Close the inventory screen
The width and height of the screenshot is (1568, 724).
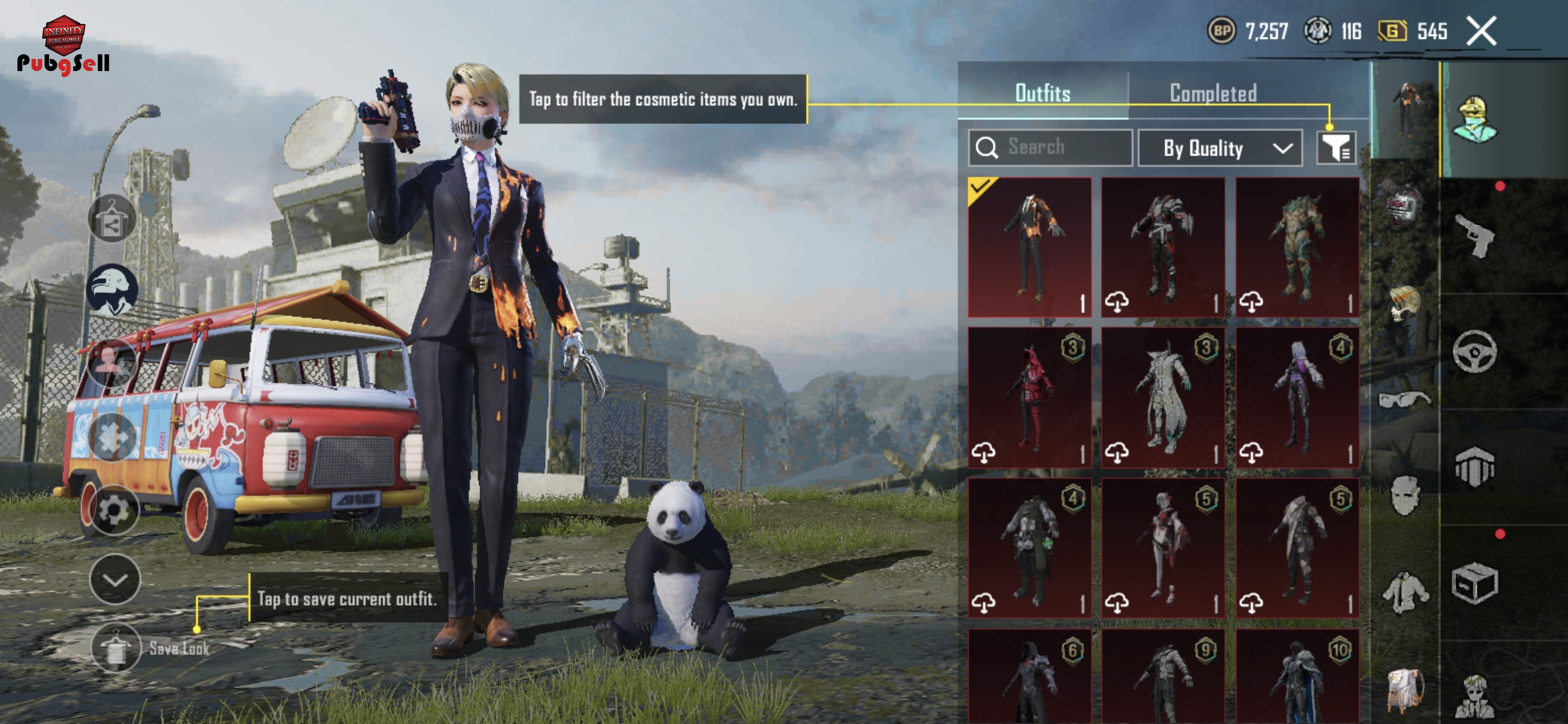pyautogui.click(x=1482, y=32)
